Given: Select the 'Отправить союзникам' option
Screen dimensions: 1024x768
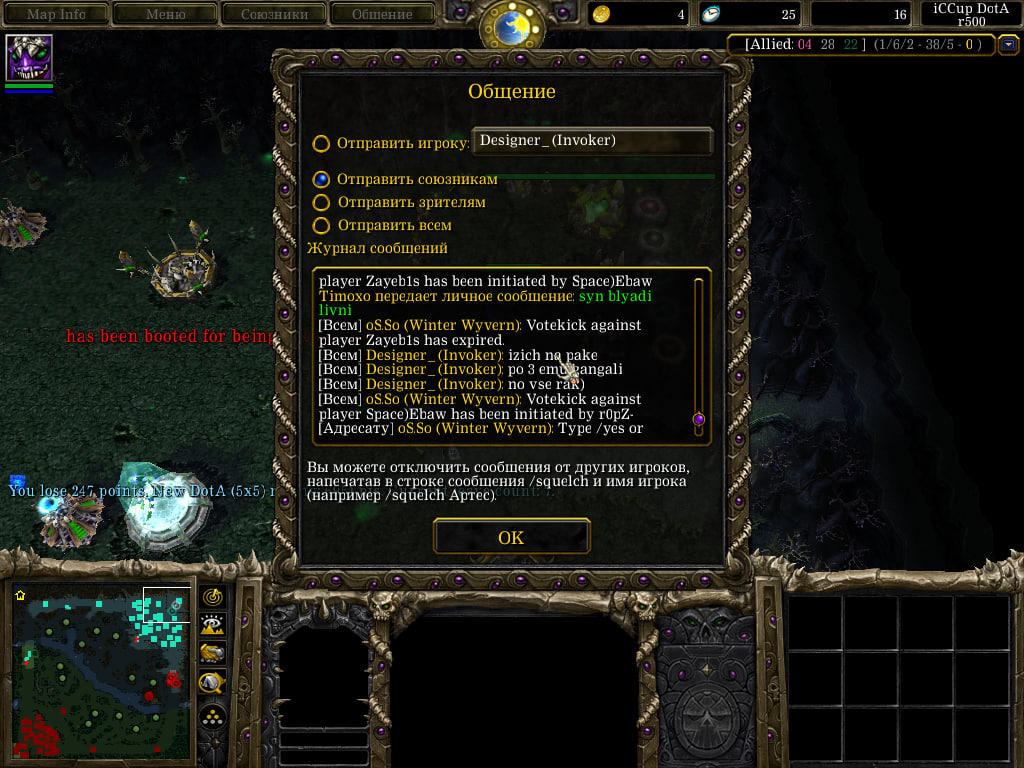Looking at the screenshot, I should (x=321, y=179).
